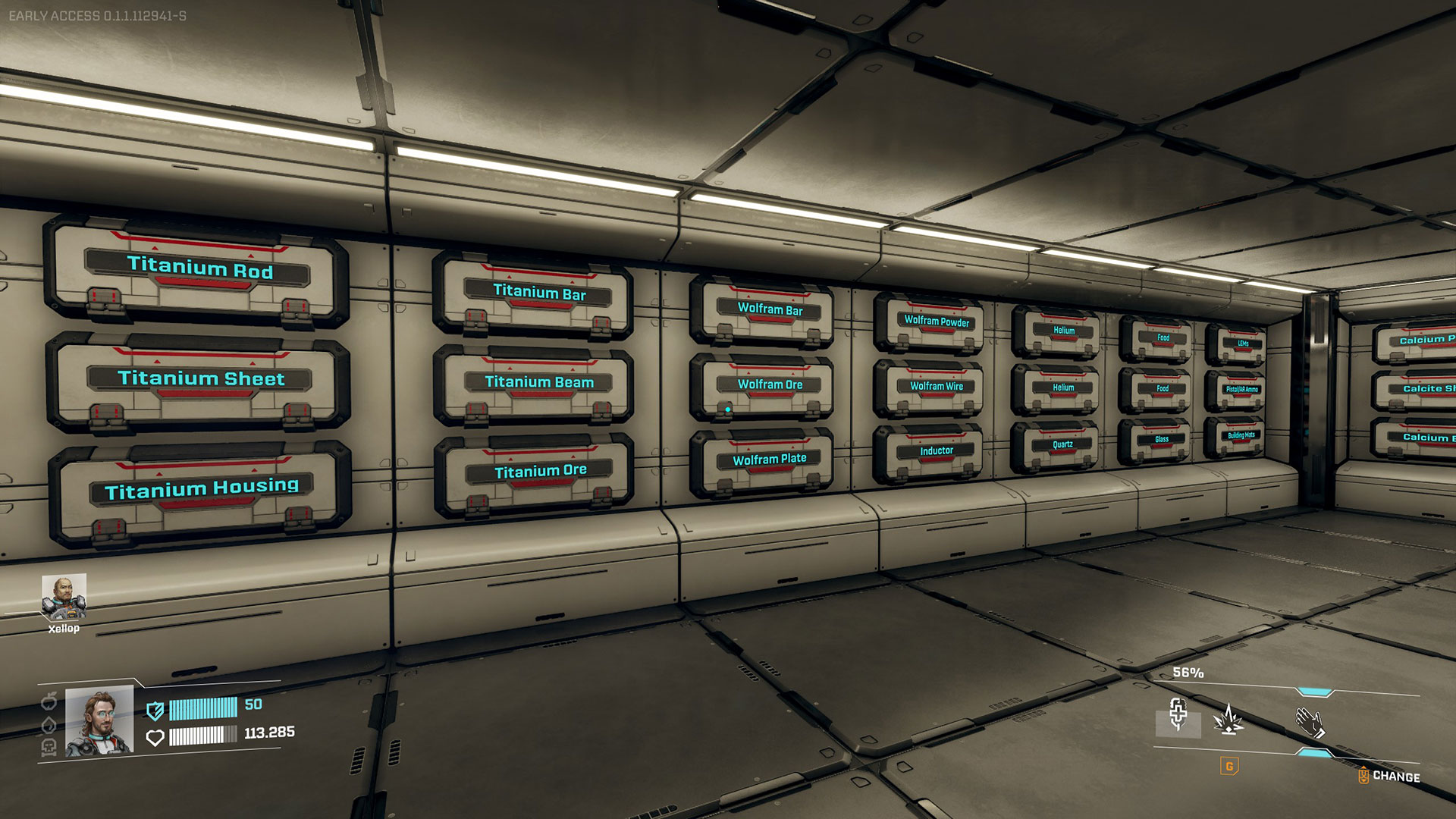
Task: Click the water droplet thirst icon
Action: 49,724
